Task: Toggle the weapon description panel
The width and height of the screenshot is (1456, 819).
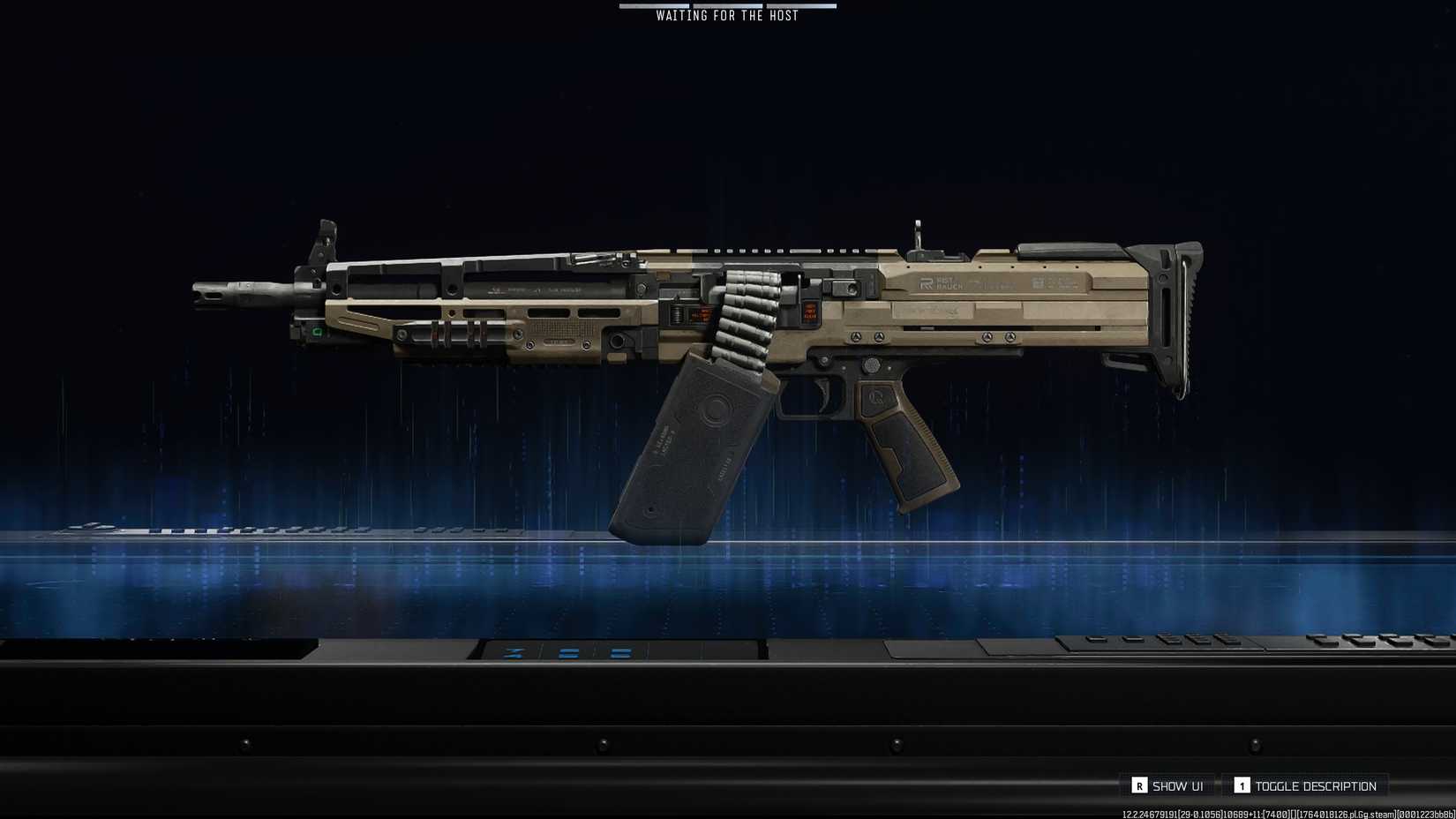Action: [1306, 785]
